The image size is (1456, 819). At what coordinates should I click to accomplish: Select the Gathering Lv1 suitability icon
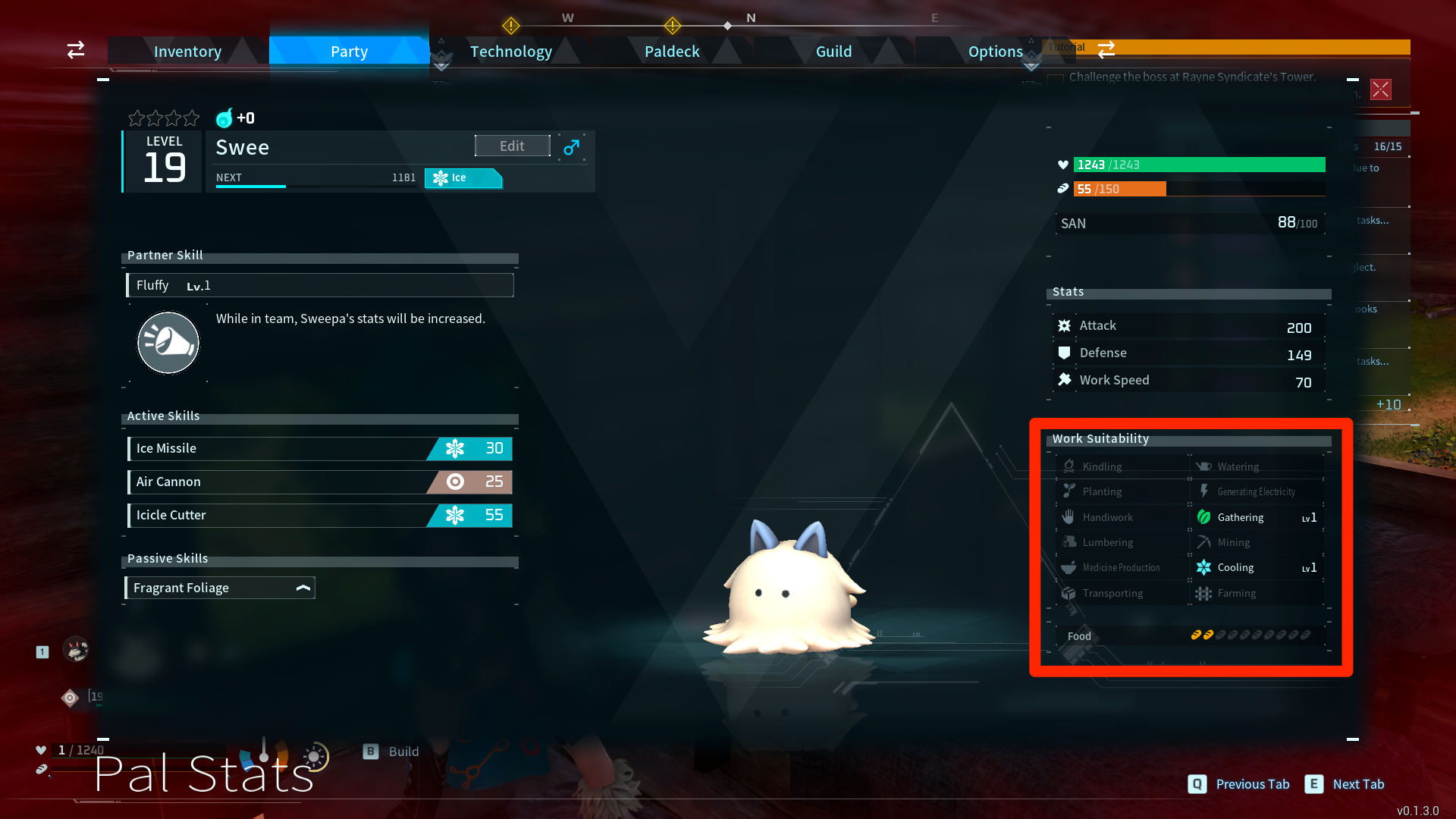(x=1206, y=516)
